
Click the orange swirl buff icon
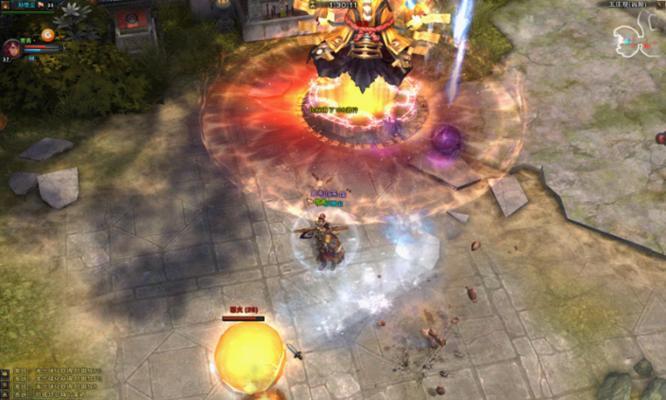point(47,35)
